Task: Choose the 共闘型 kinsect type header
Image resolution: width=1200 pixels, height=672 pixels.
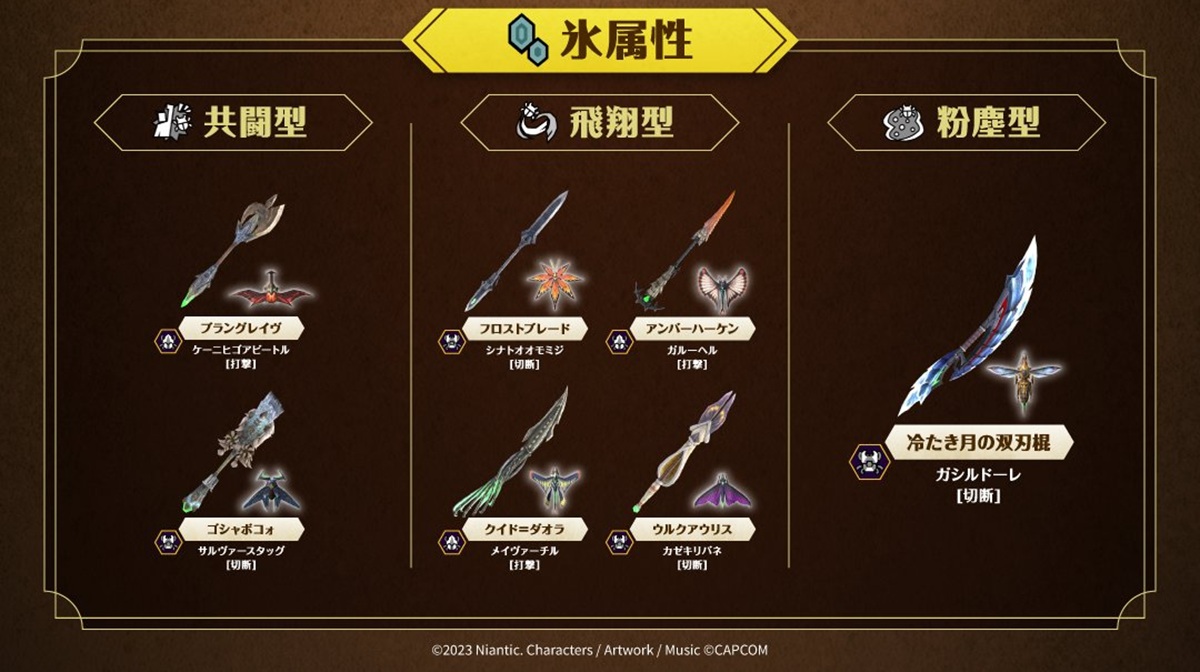Action: (x=233, y=123)
